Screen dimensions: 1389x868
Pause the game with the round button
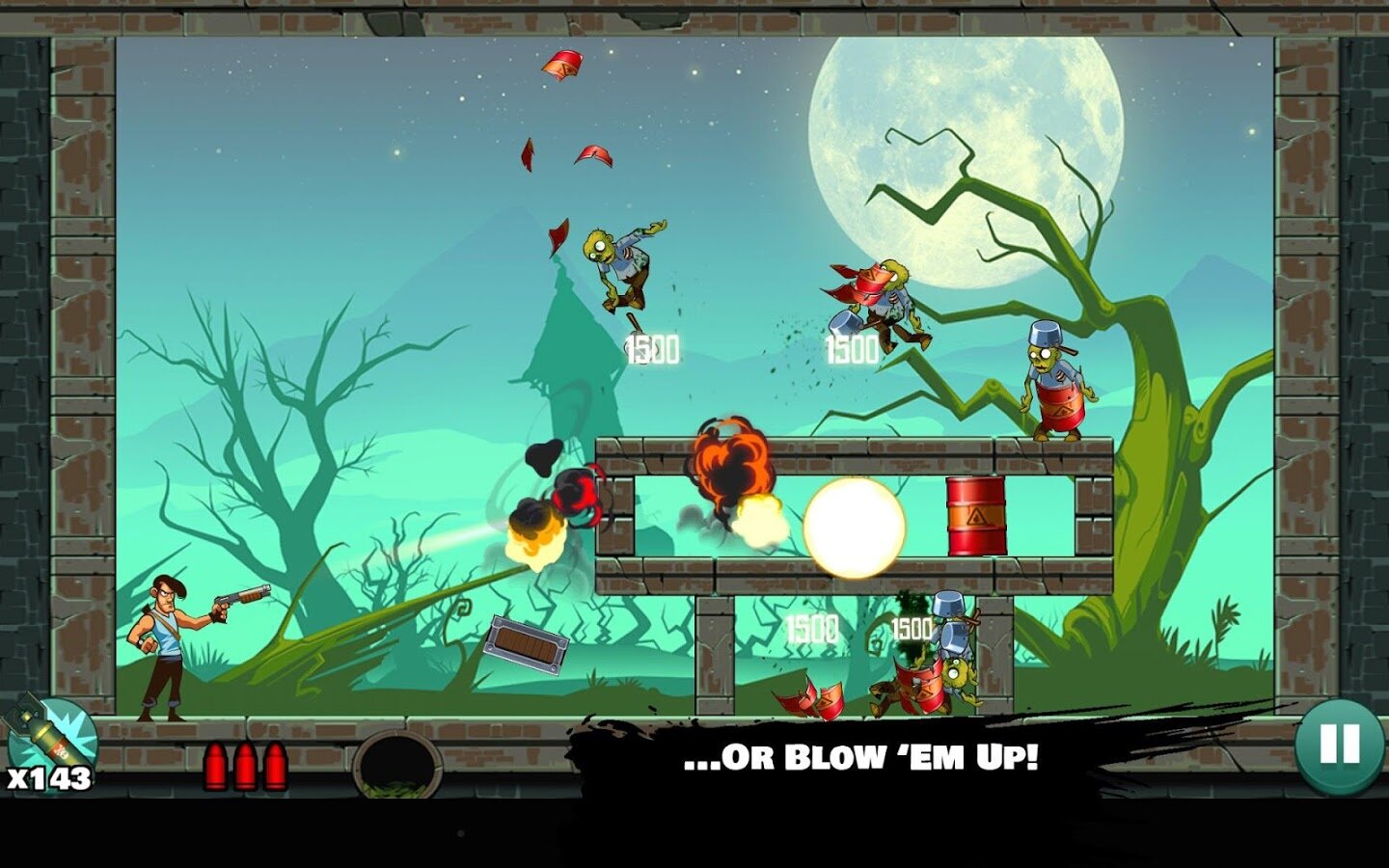[x=1339, y=745]
